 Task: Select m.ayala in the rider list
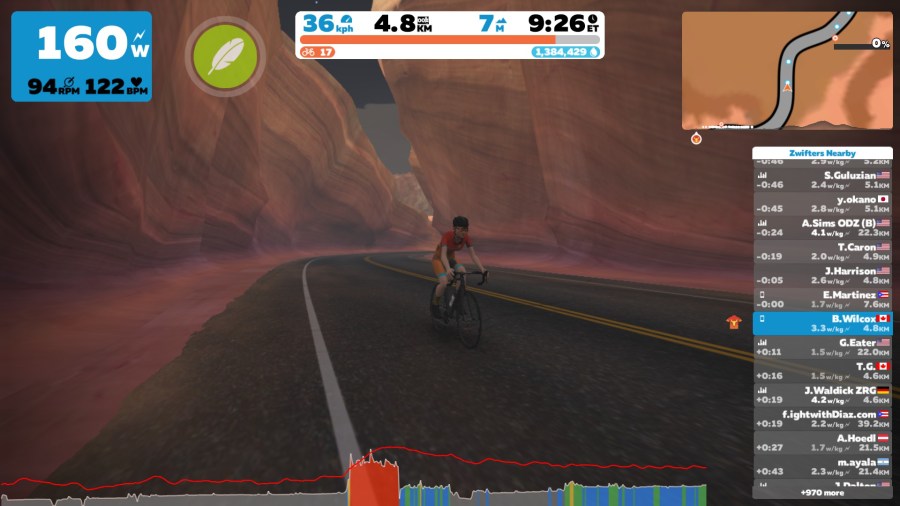pyautogui.click(x=822, y=467)
